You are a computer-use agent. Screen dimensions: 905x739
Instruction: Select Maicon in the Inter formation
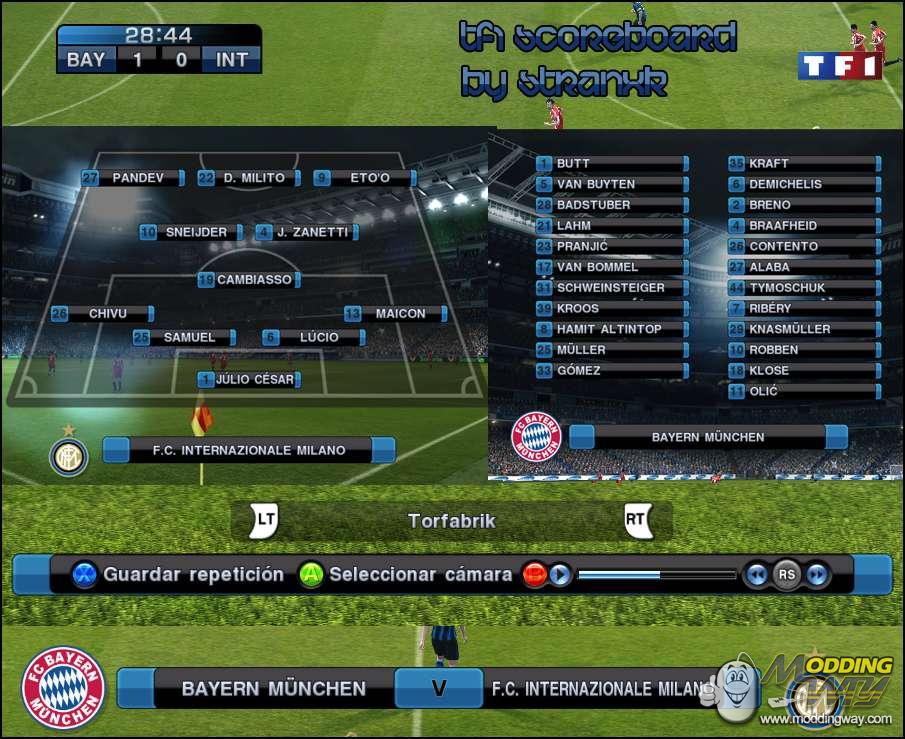(400, 314)
